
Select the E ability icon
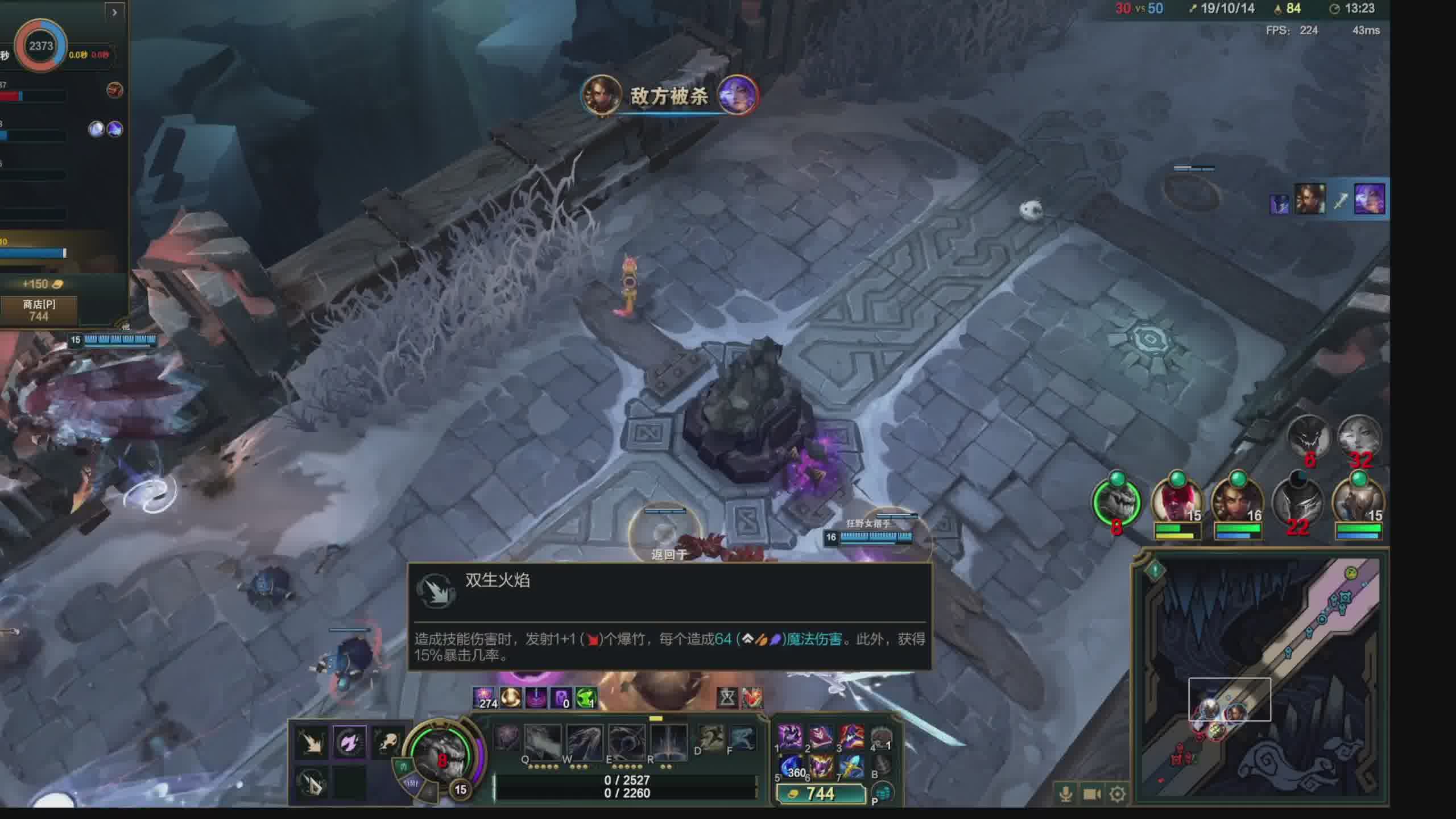coord(626,742)
